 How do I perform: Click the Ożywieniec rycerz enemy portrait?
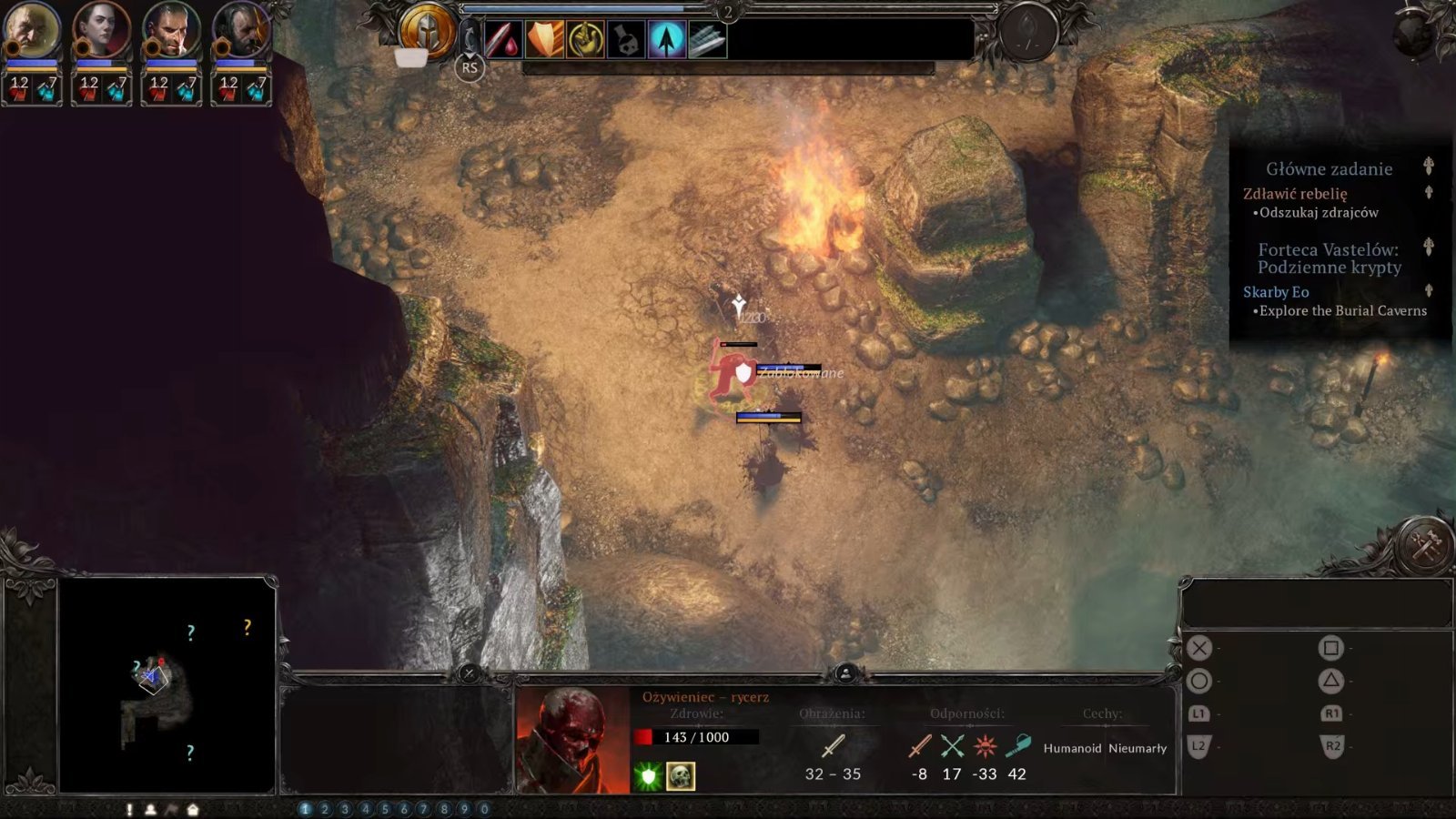[x=572, y=740]
